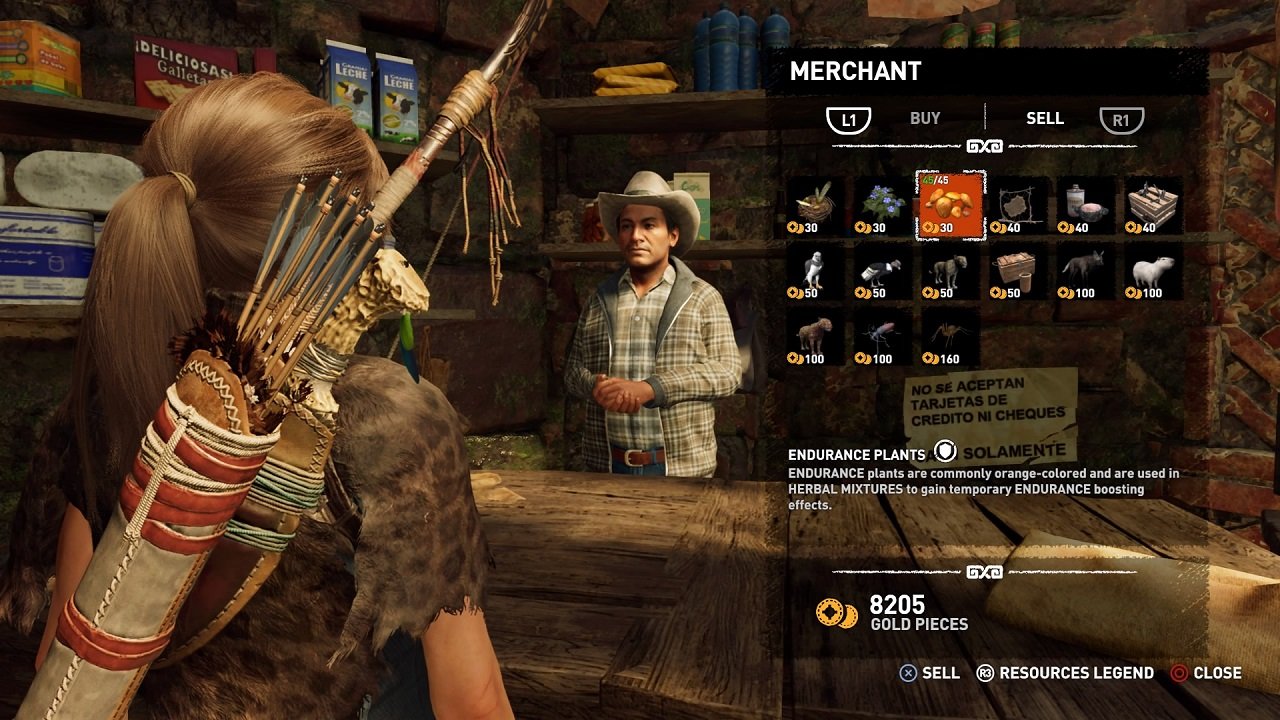The width and height of the screenshot is (1280, 720).
Task: Switch to the Buy tab
Action: click(924, 119)
